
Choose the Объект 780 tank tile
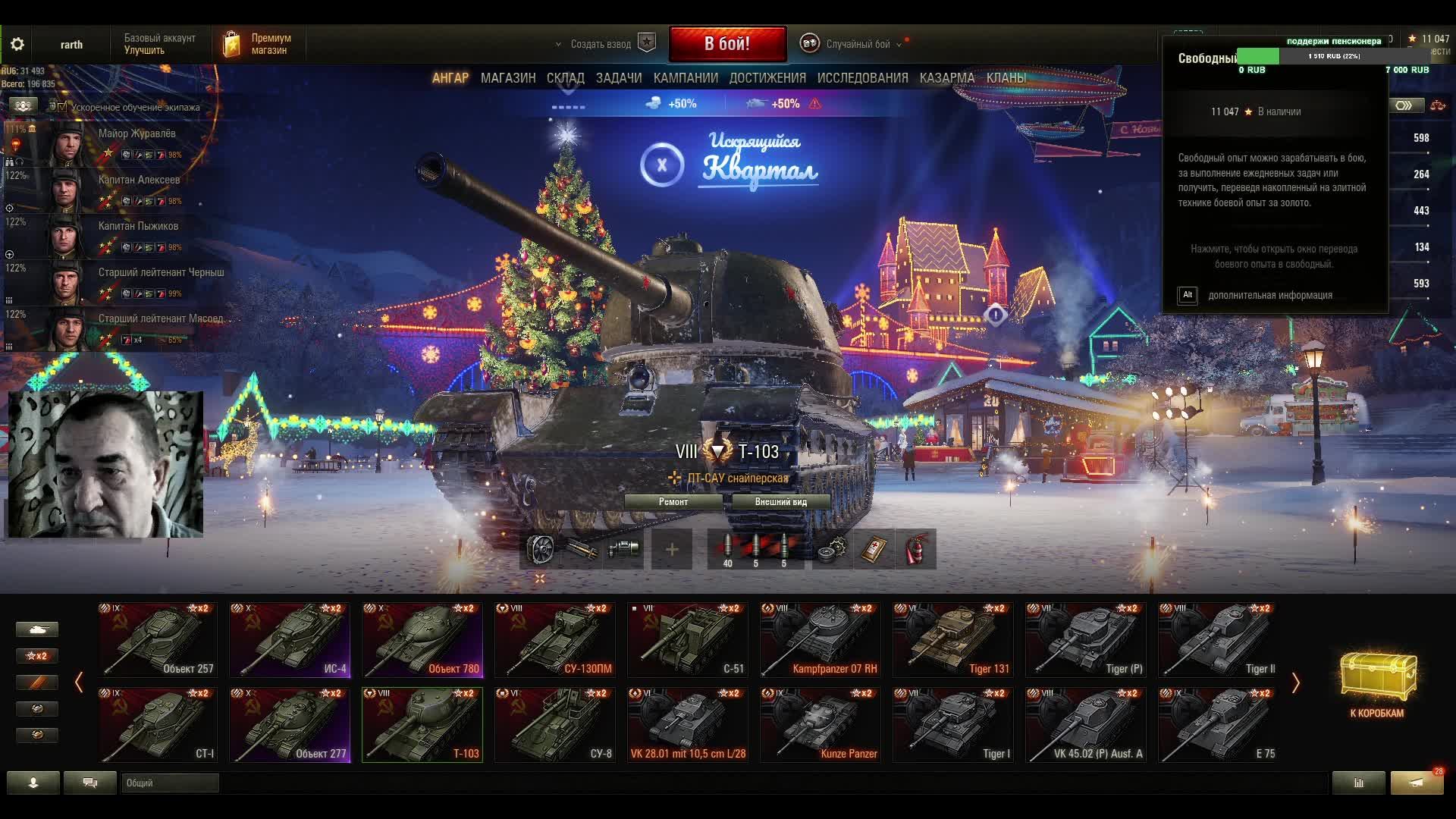tap(422, 639)
